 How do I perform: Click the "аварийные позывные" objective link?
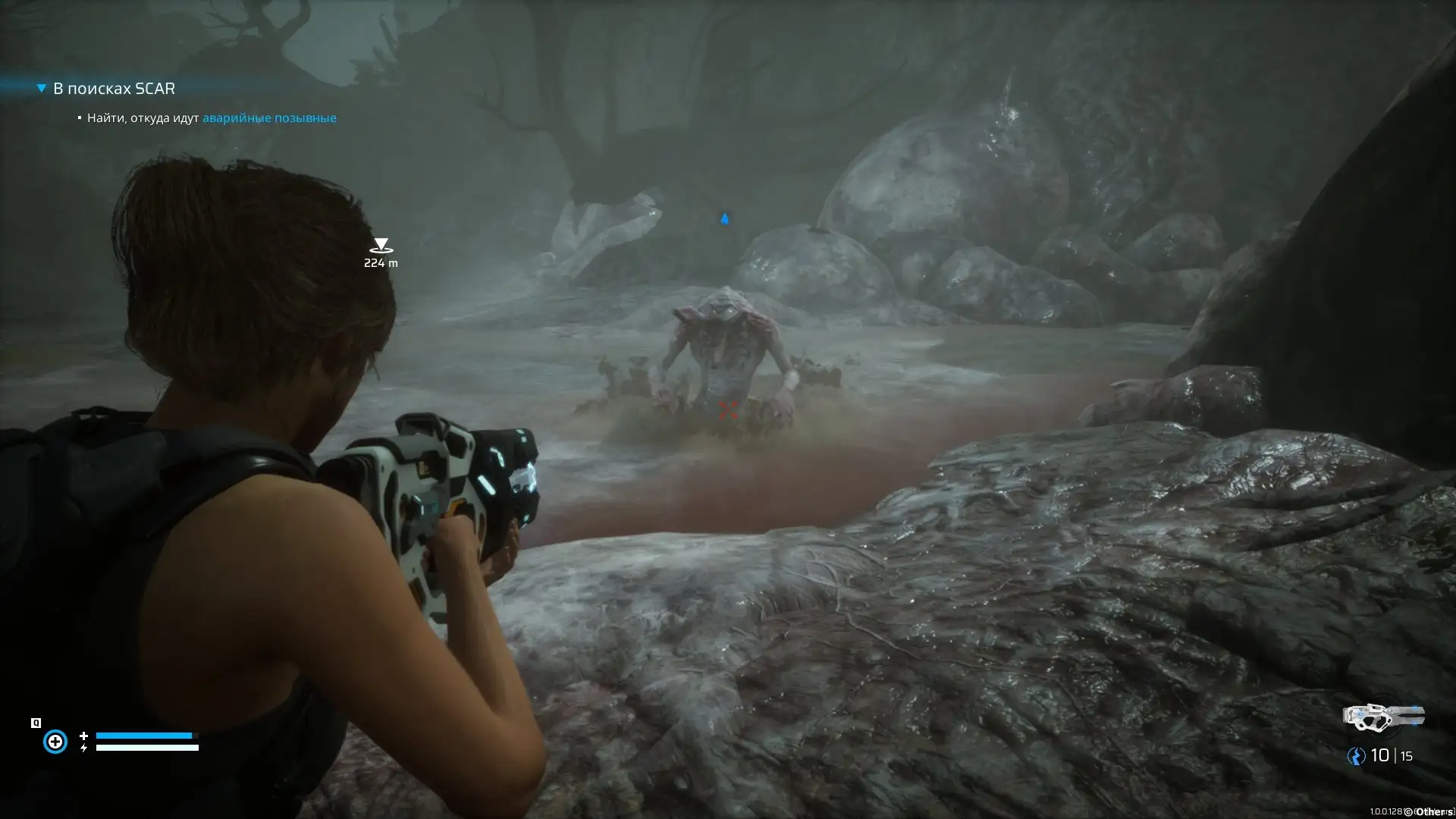[x=269, y=118]
